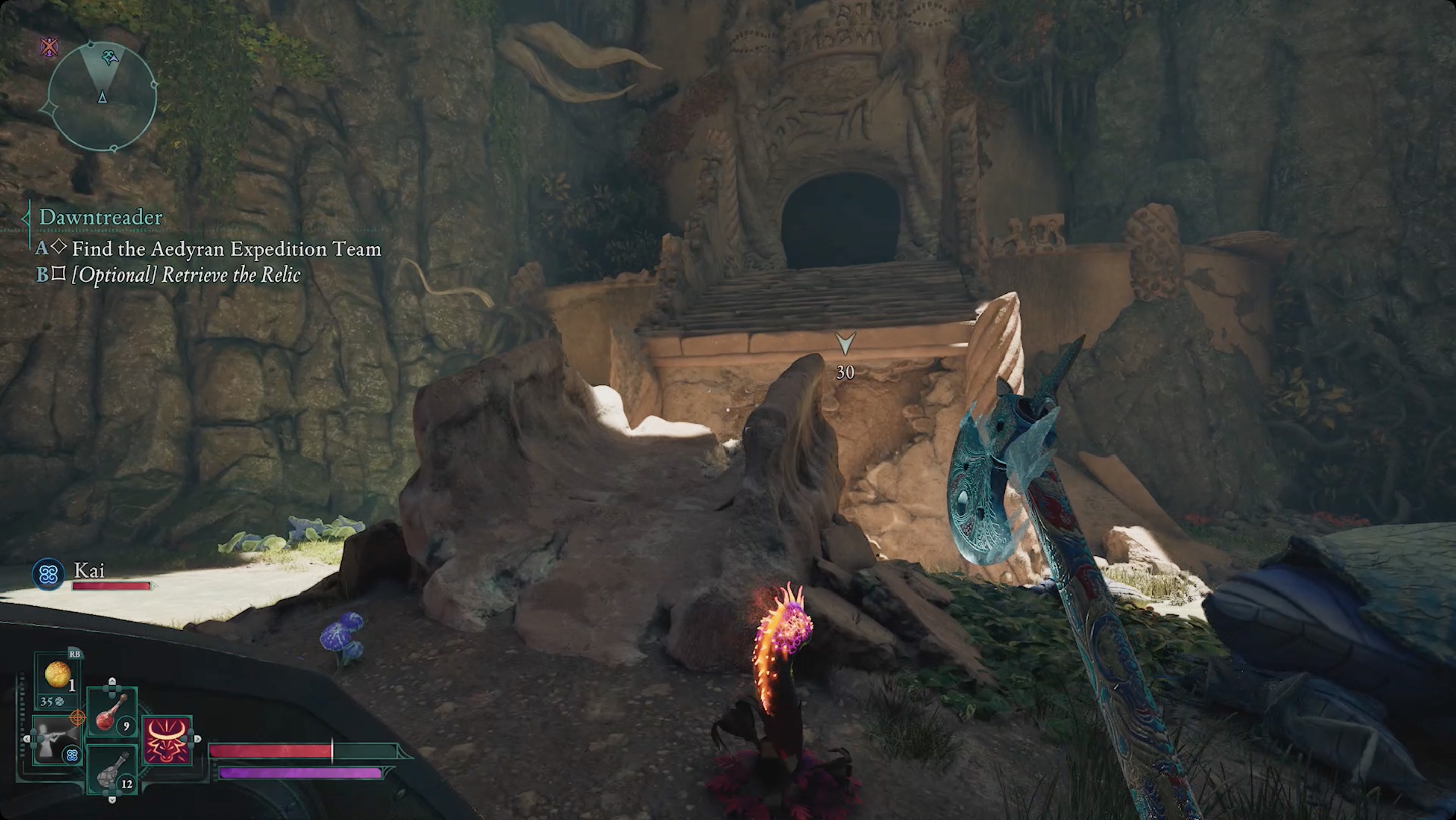Screen dimensions: 1456x820
Task: Click the teal quest marker on the minimap
Action: coord(110,57)
